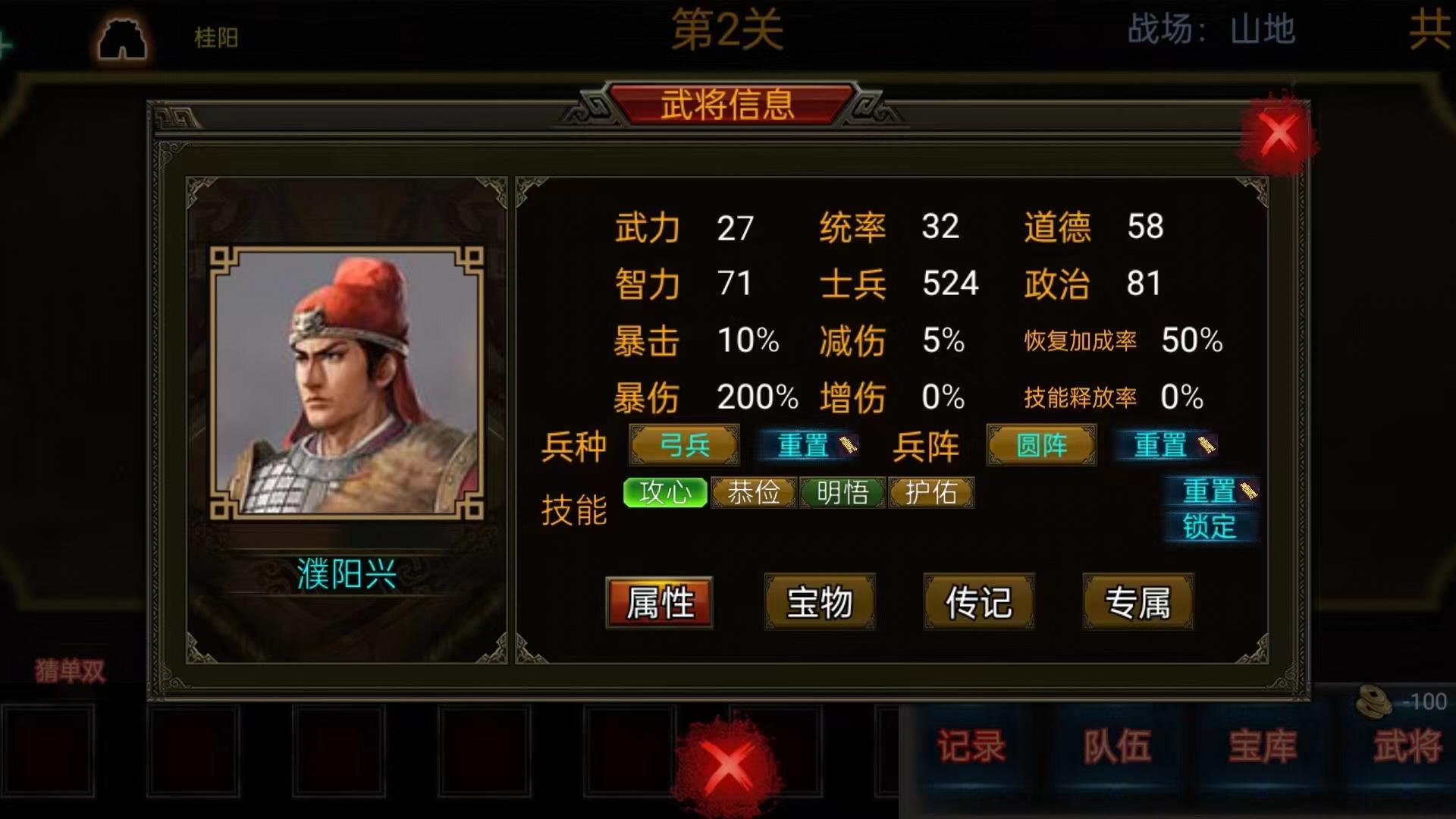Switch to the 属性 tab
The image size is (1456, 819).
(x=659, y=603)
